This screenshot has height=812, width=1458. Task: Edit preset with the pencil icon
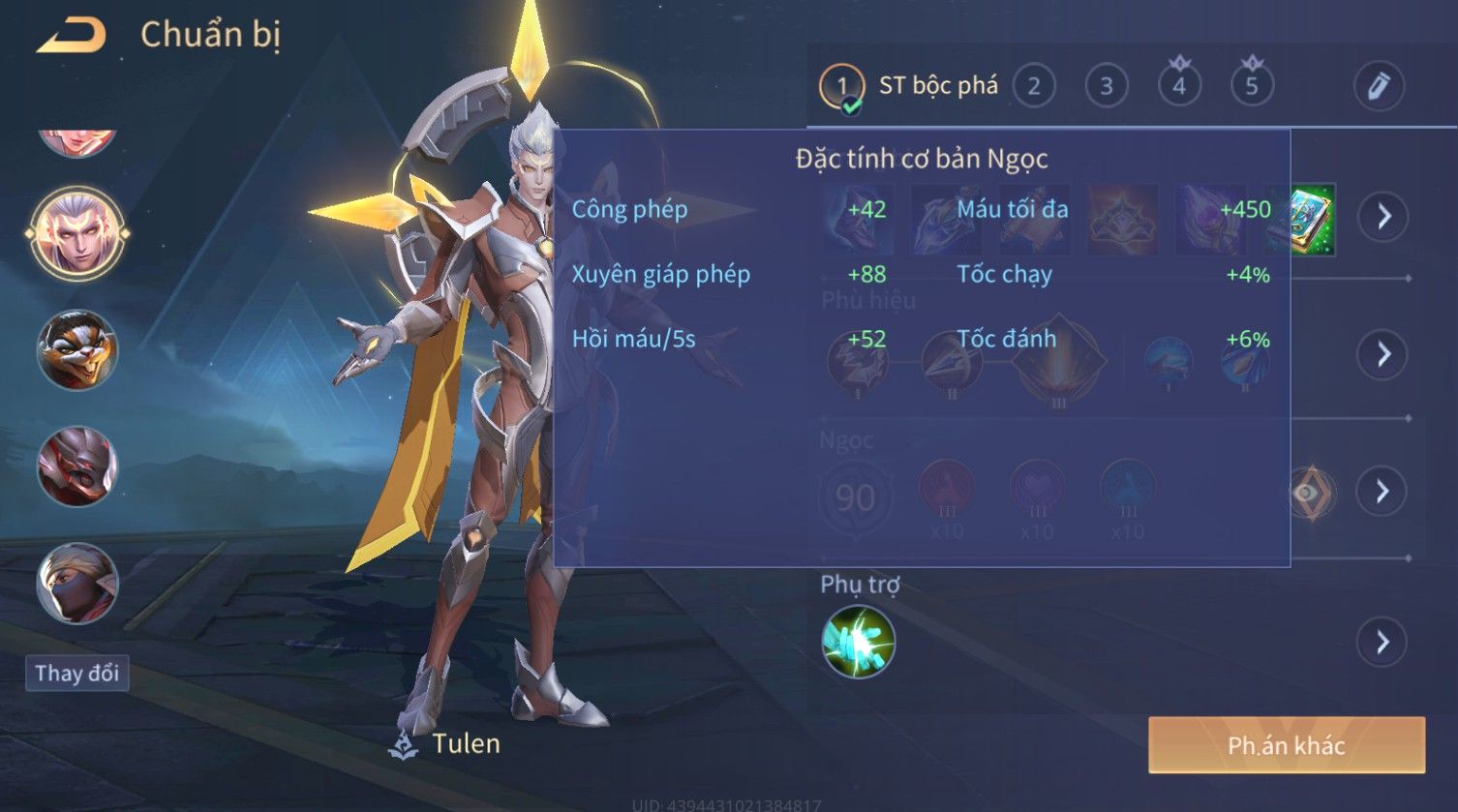coord(1378,86)
